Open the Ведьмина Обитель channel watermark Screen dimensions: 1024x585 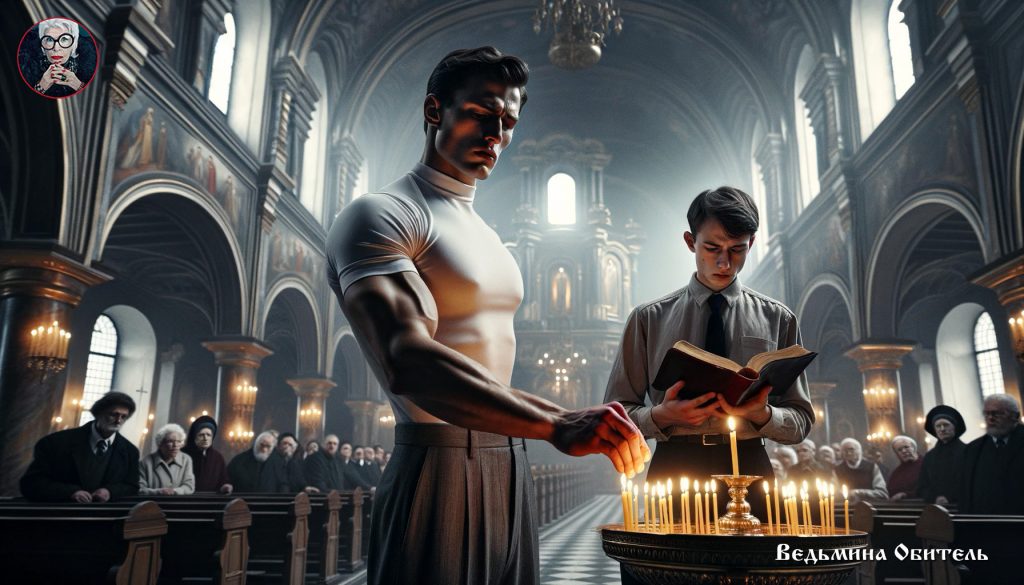[881, 553]
